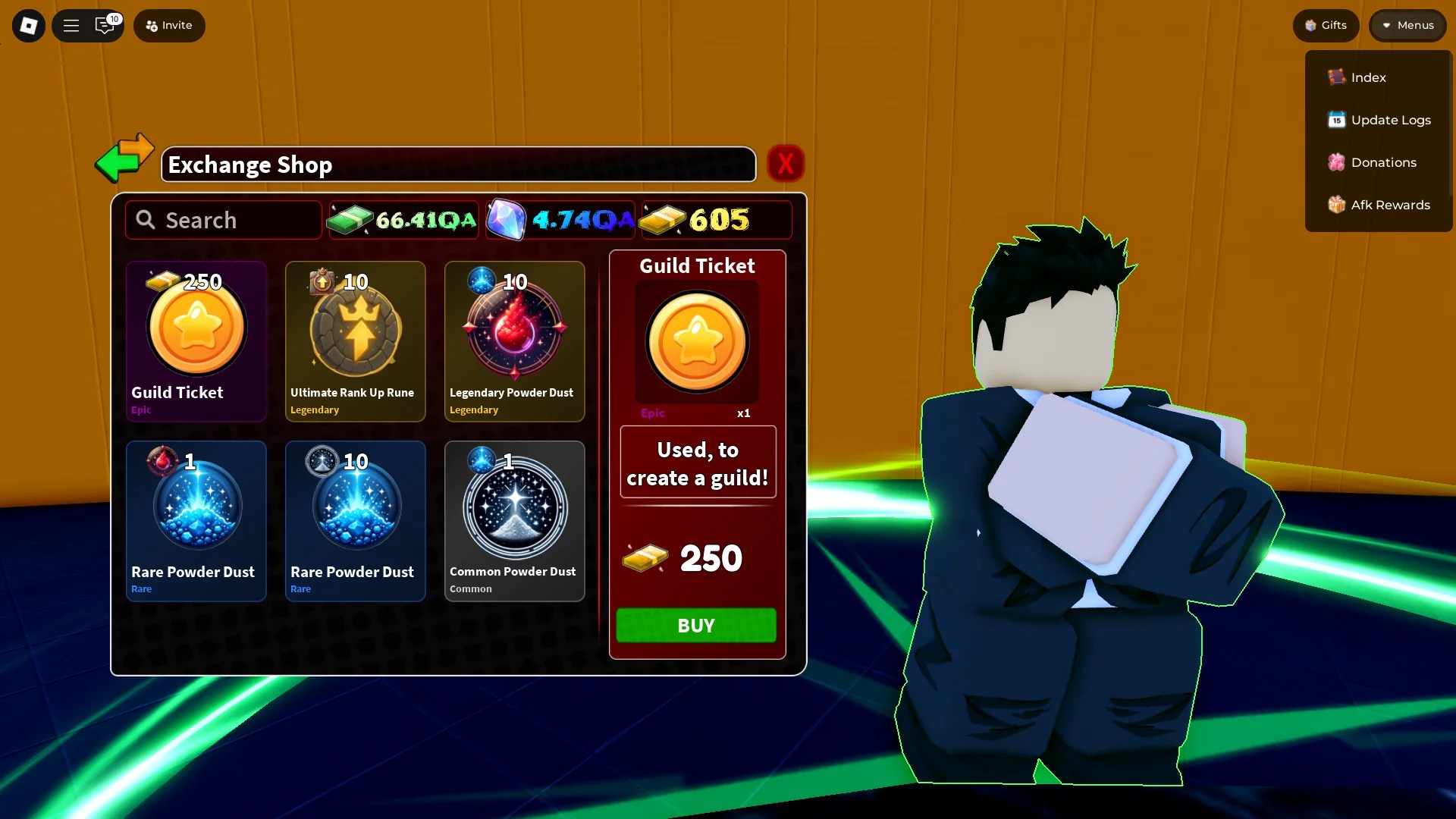
Task: Open the Menus dropdown
Action: pos(1407,25)
